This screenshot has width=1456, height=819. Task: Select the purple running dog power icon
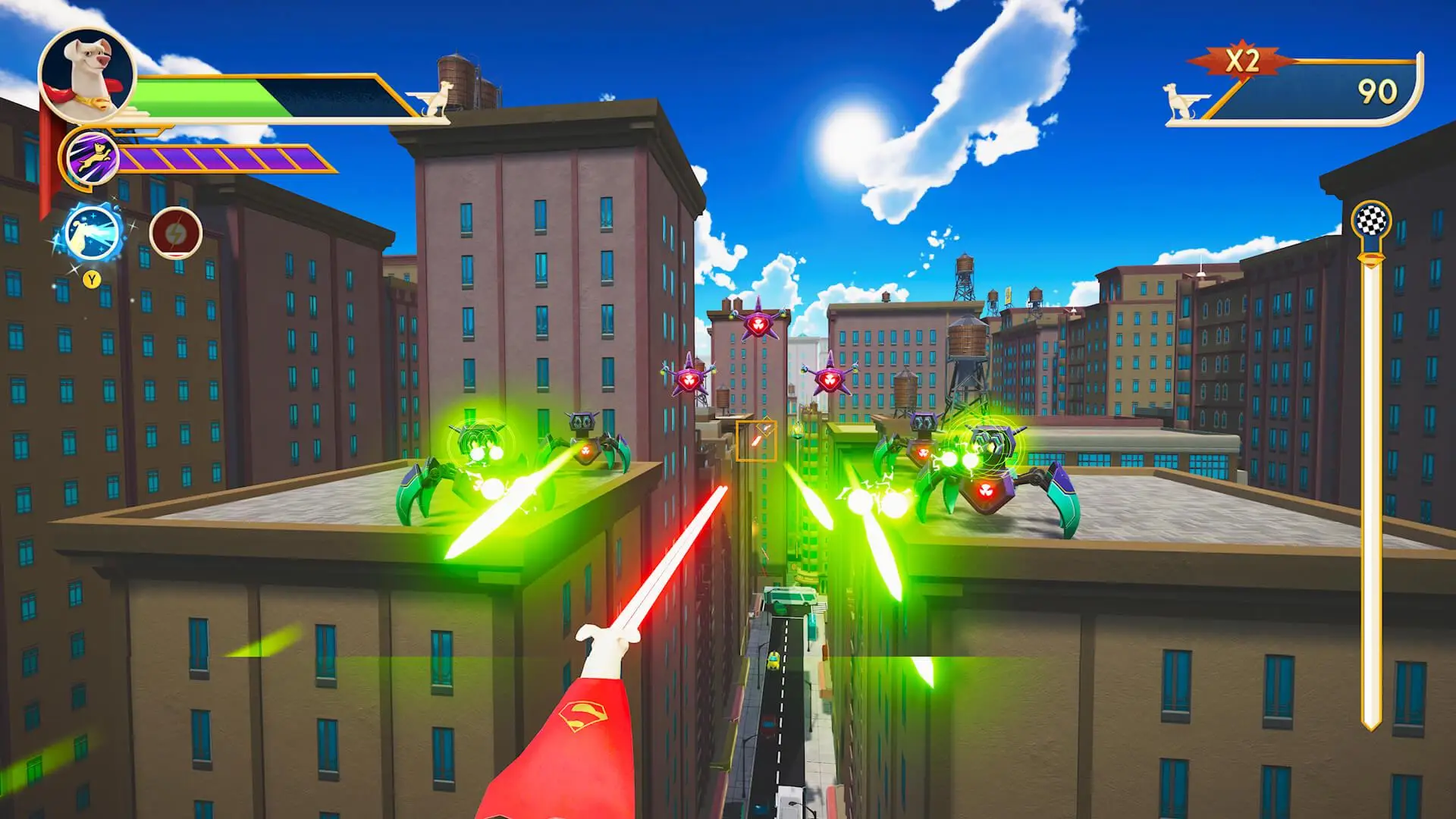pyautogui.click(x=93, y=158)
